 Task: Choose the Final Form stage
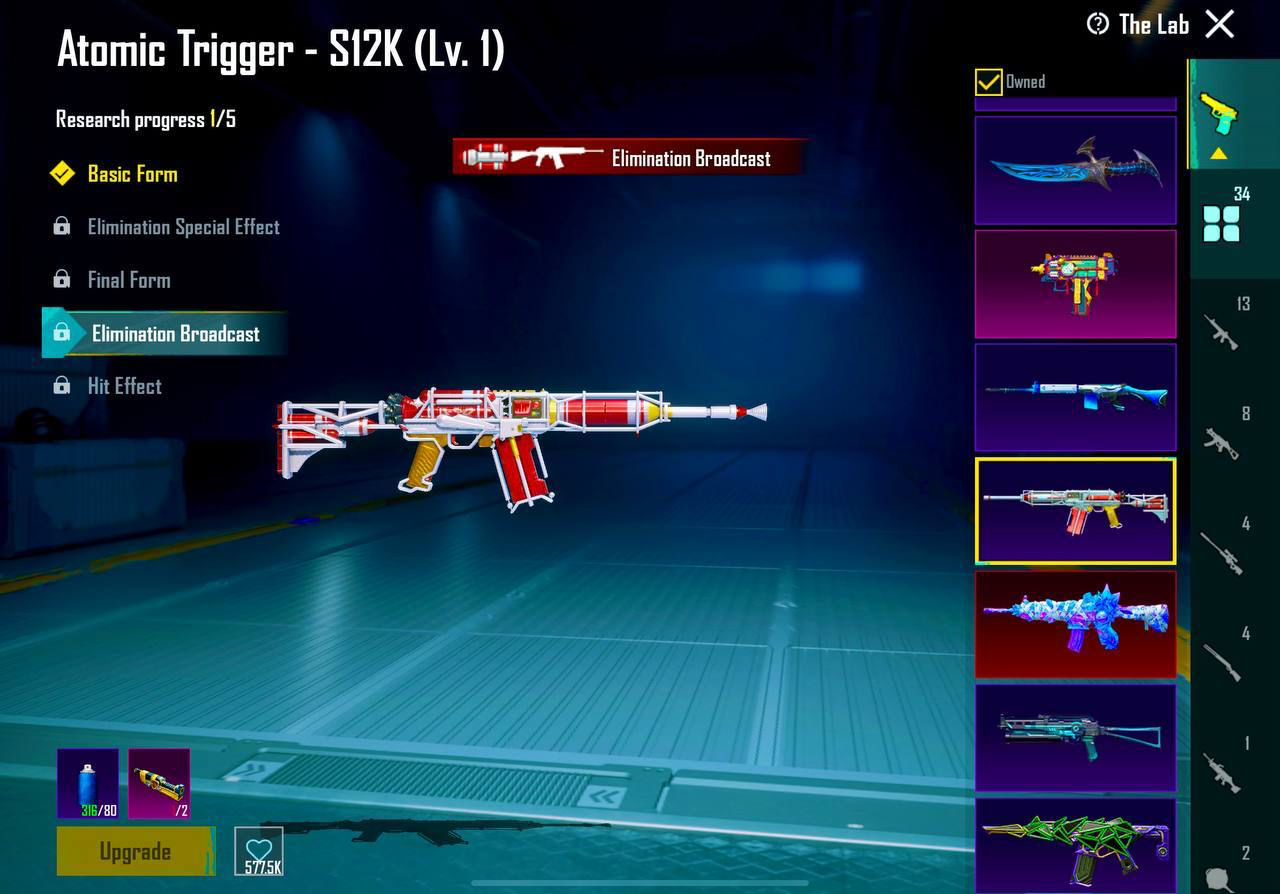(129, 280)
